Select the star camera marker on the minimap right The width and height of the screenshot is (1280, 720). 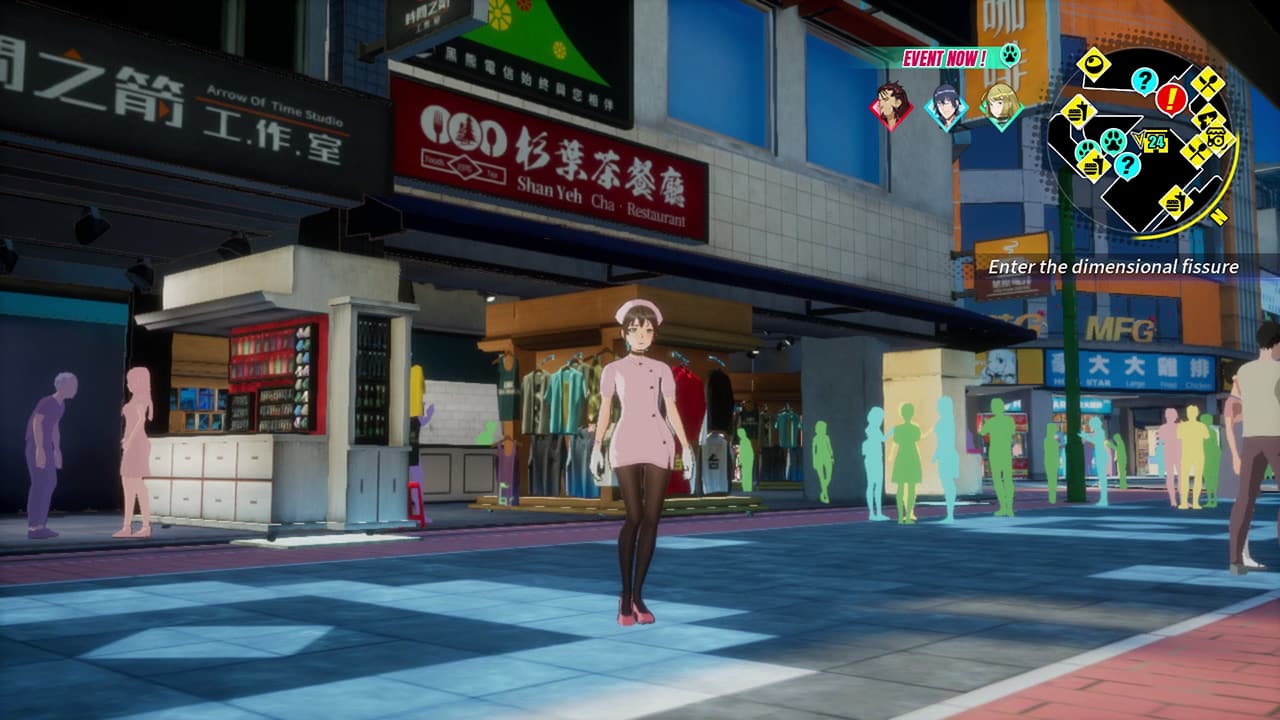[1210, 118]
